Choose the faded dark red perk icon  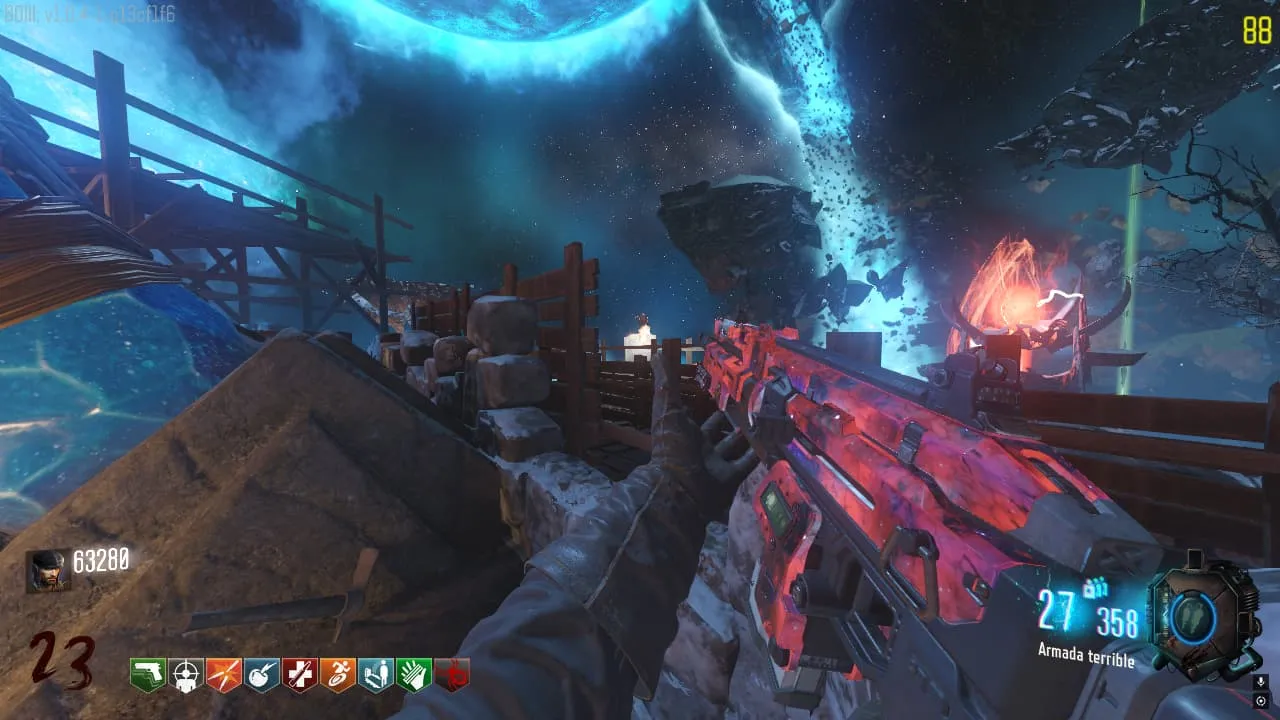(452, 675)
